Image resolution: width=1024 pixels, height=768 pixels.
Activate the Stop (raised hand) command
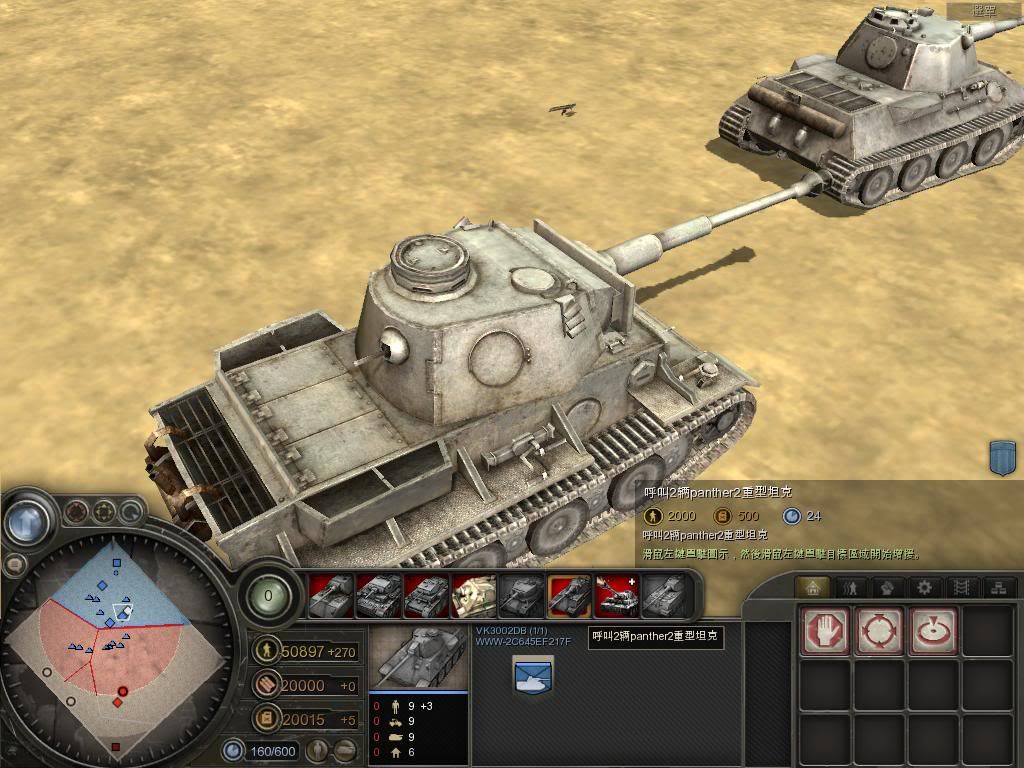coord(826,632)
